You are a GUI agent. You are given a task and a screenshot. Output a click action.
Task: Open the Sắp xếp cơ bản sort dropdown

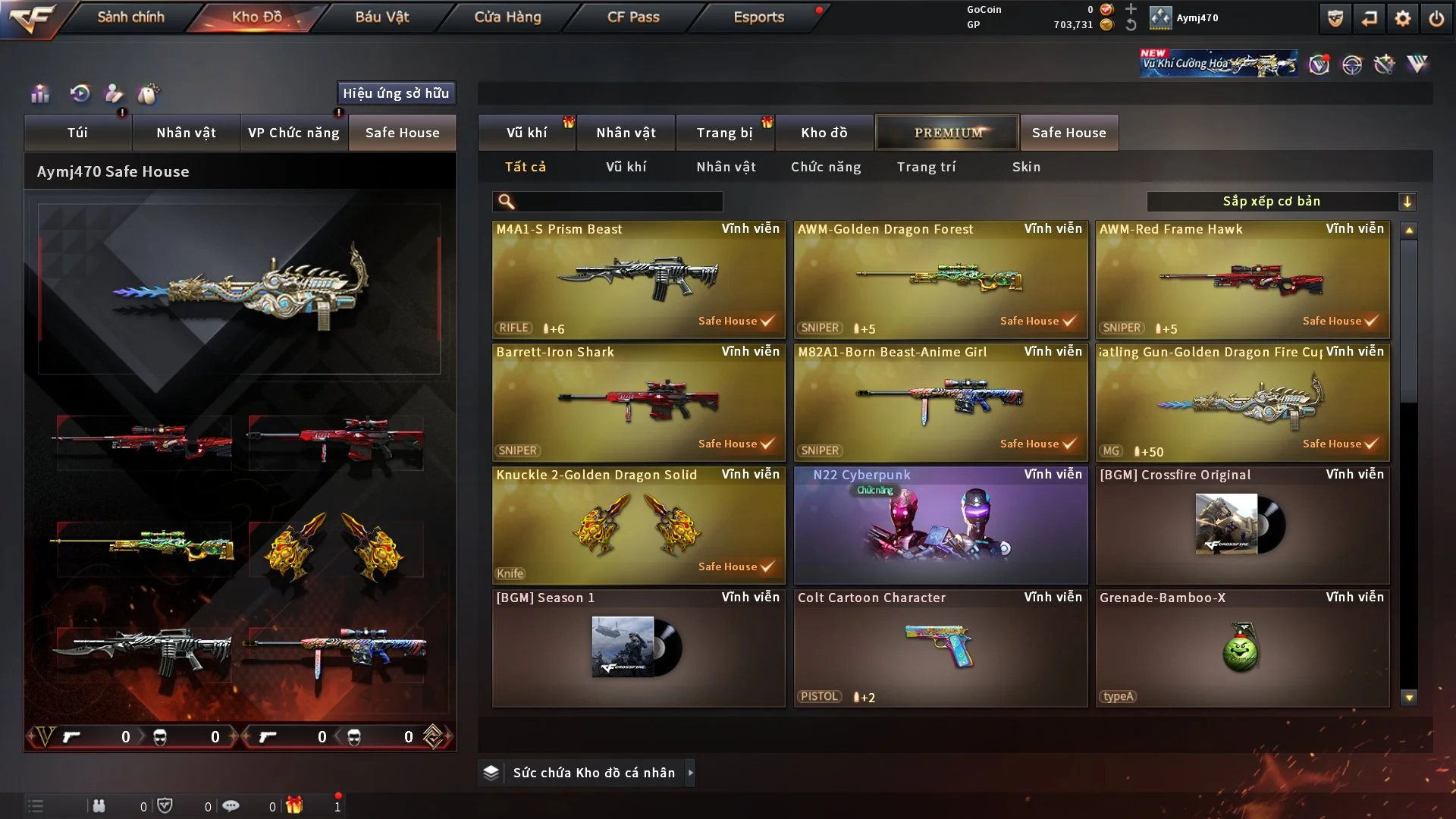pos(1281,201)
